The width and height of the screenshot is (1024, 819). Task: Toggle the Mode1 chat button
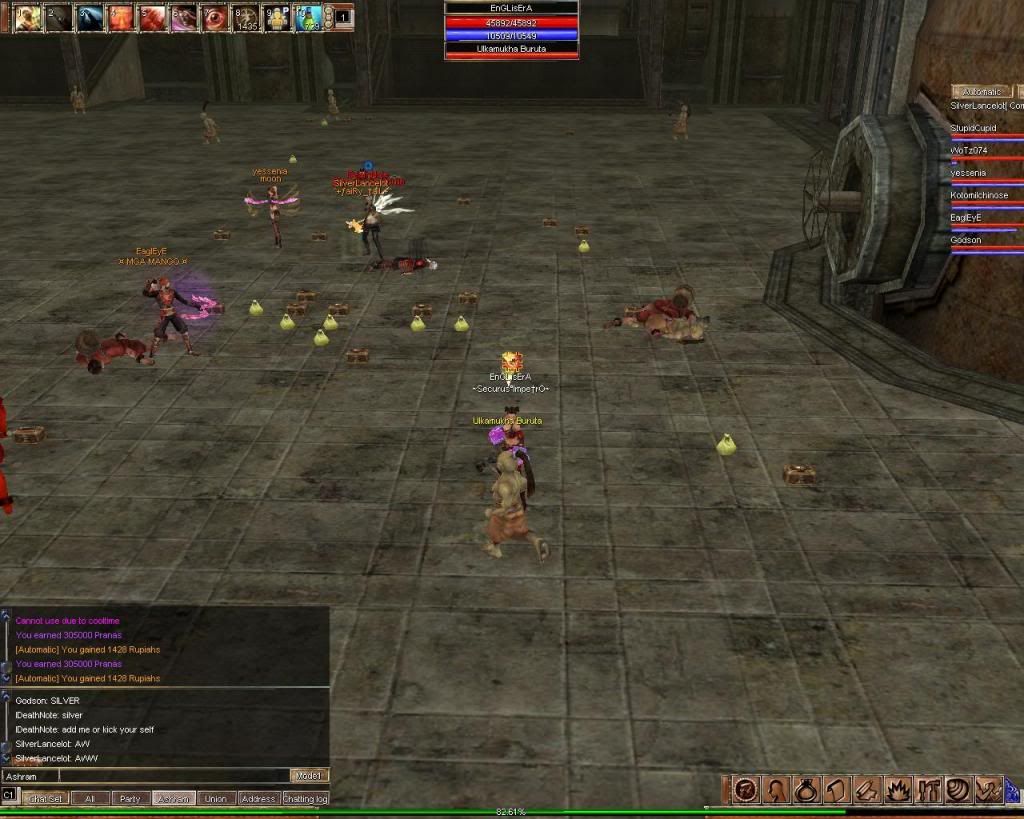308,776
